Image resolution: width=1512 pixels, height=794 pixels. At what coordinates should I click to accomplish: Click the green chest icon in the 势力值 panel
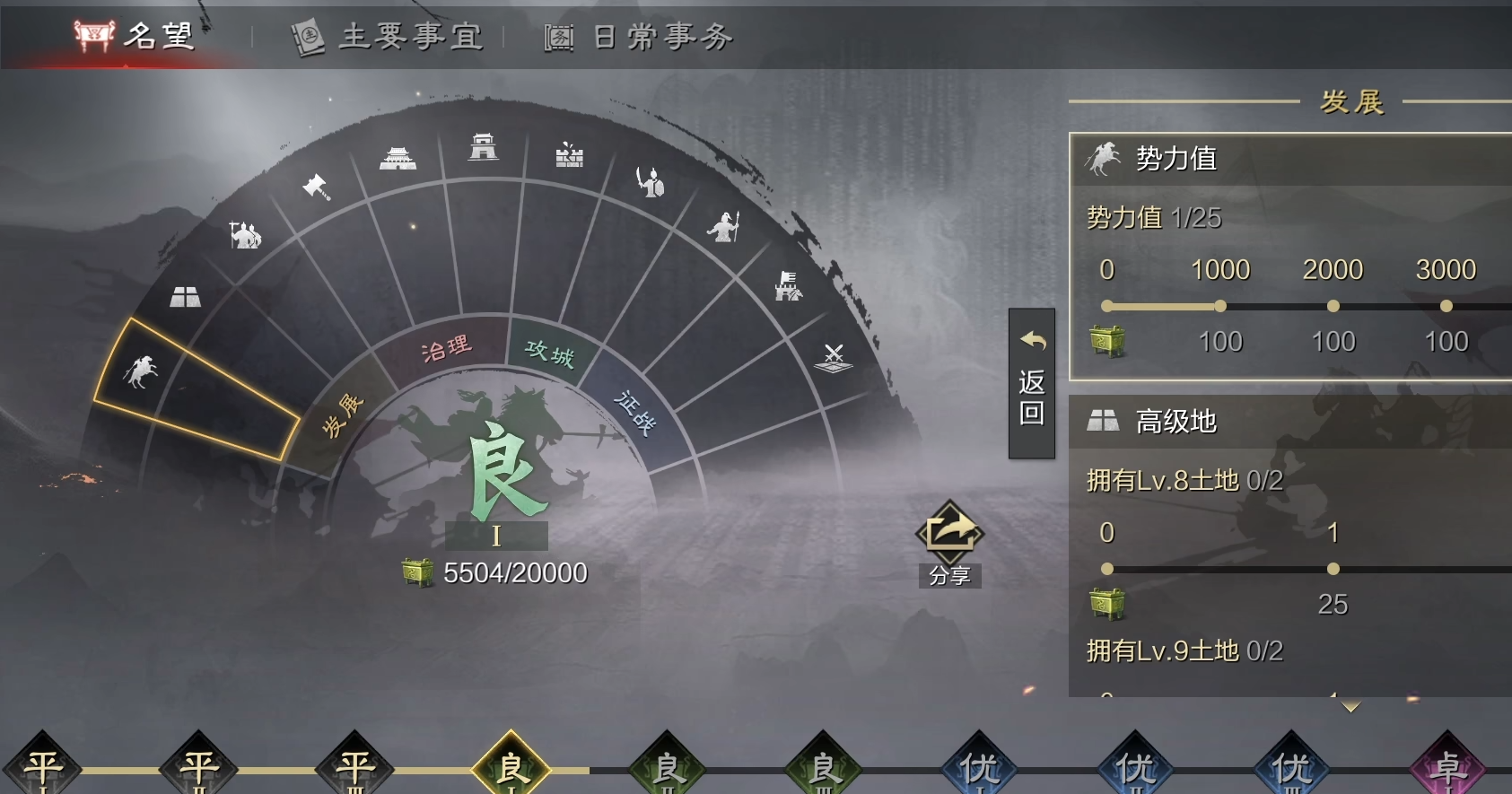click(x=1108, y=341)
